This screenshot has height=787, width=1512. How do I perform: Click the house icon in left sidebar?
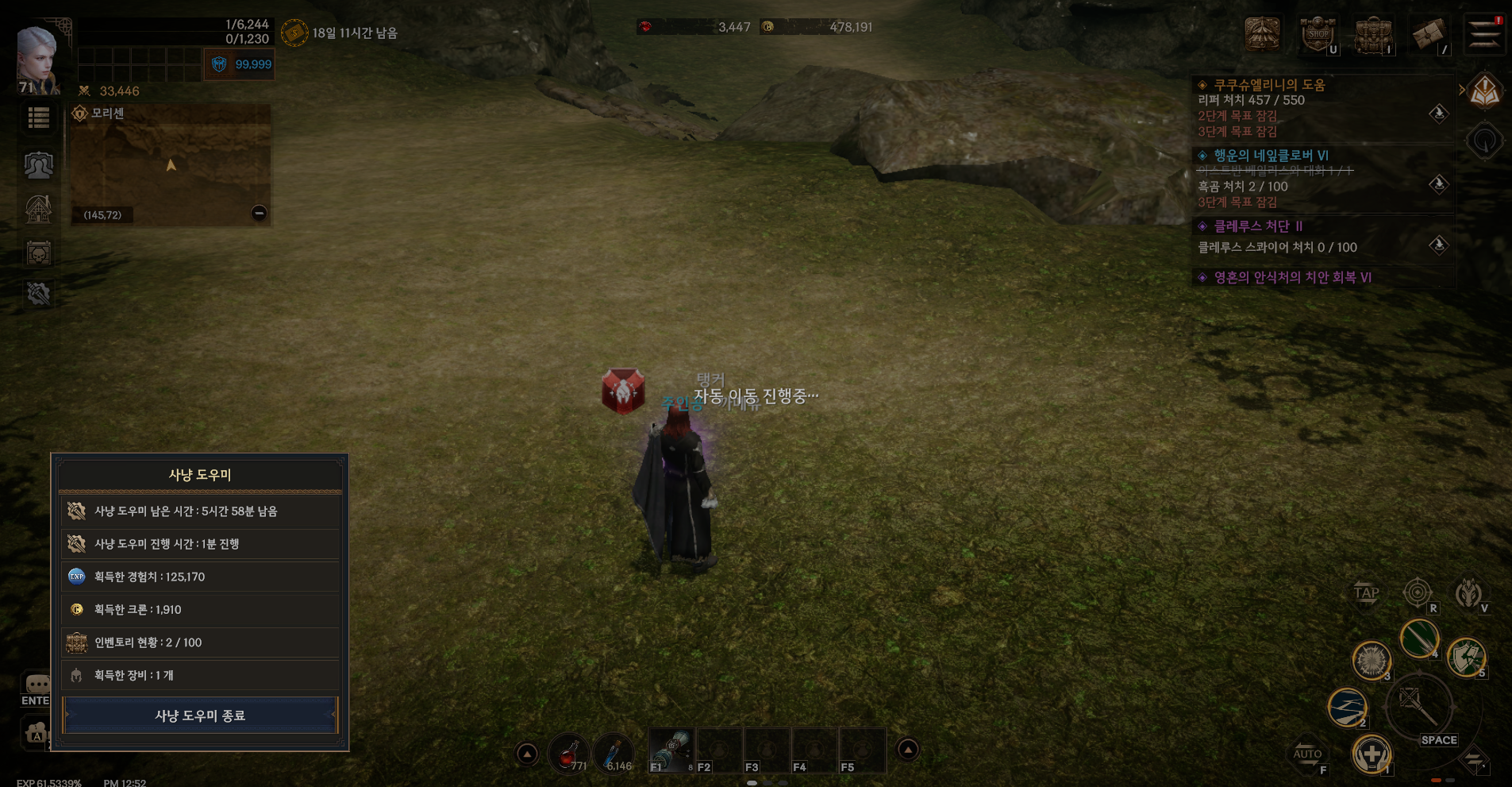(38, 210)
